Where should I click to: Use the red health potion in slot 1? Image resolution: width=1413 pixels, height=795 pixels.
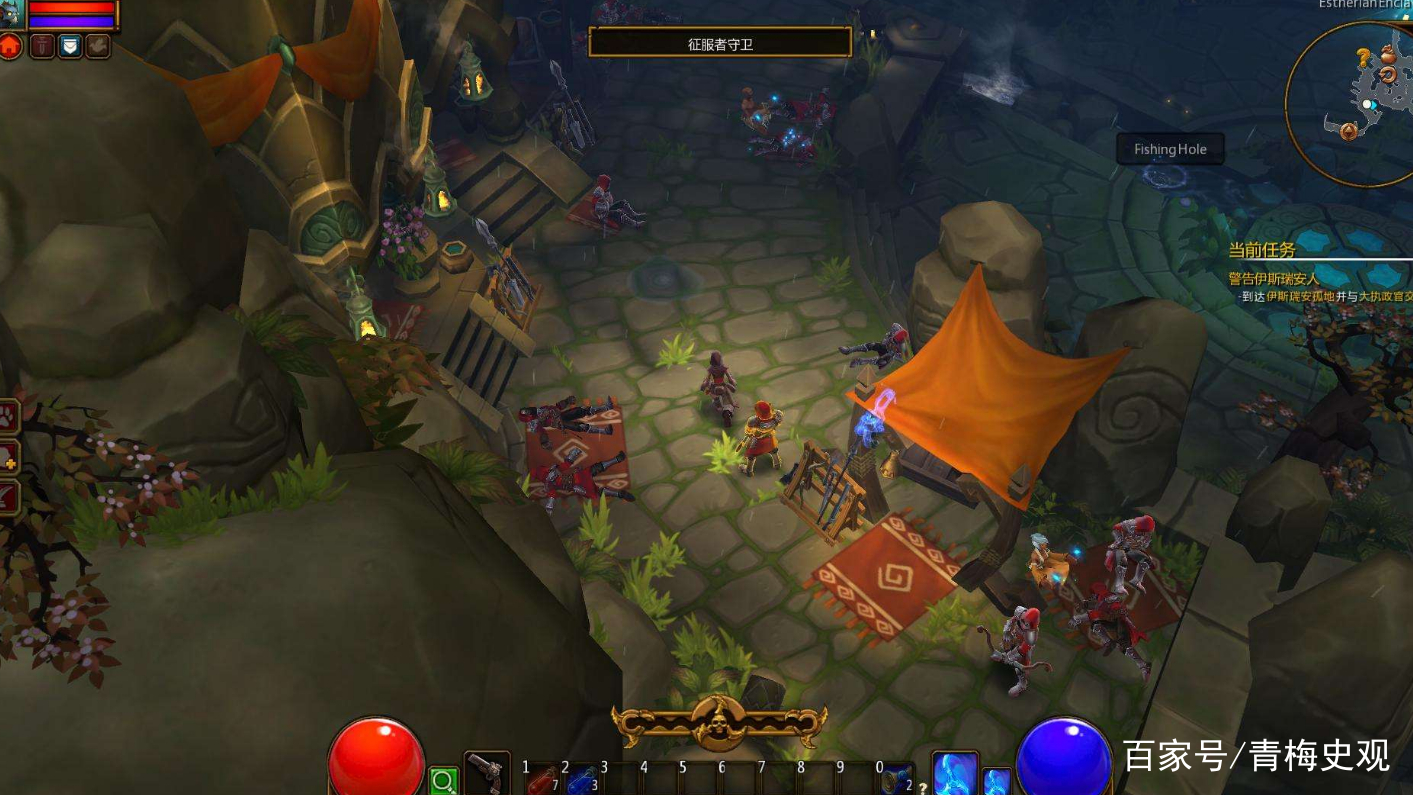pyautogui.click(x=543, y=780)
